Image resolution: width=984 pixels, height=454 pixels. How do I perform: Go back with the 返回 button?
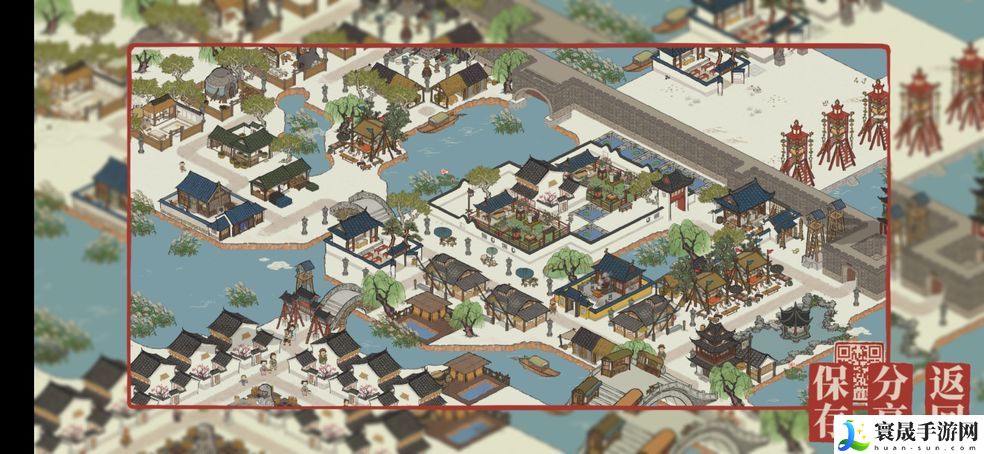[x=945, y=390]
